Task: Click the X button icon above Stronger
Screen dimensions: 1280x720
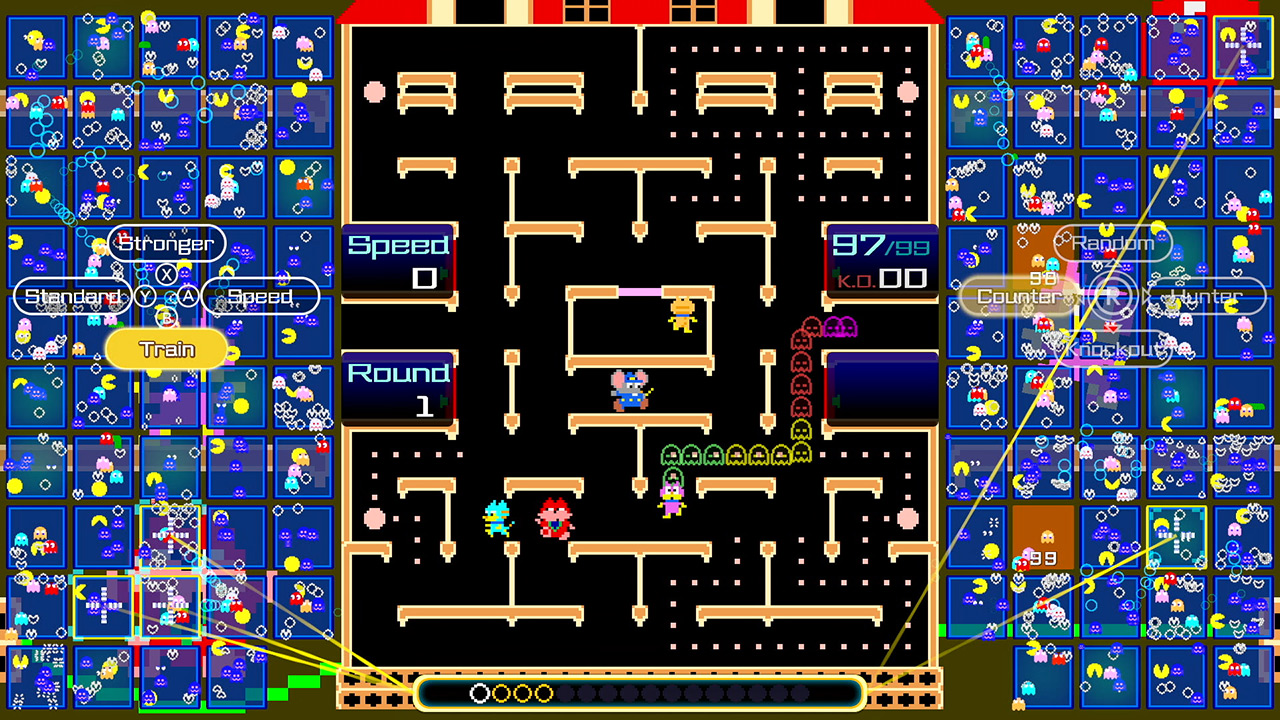Action: (x=165, y=273)
